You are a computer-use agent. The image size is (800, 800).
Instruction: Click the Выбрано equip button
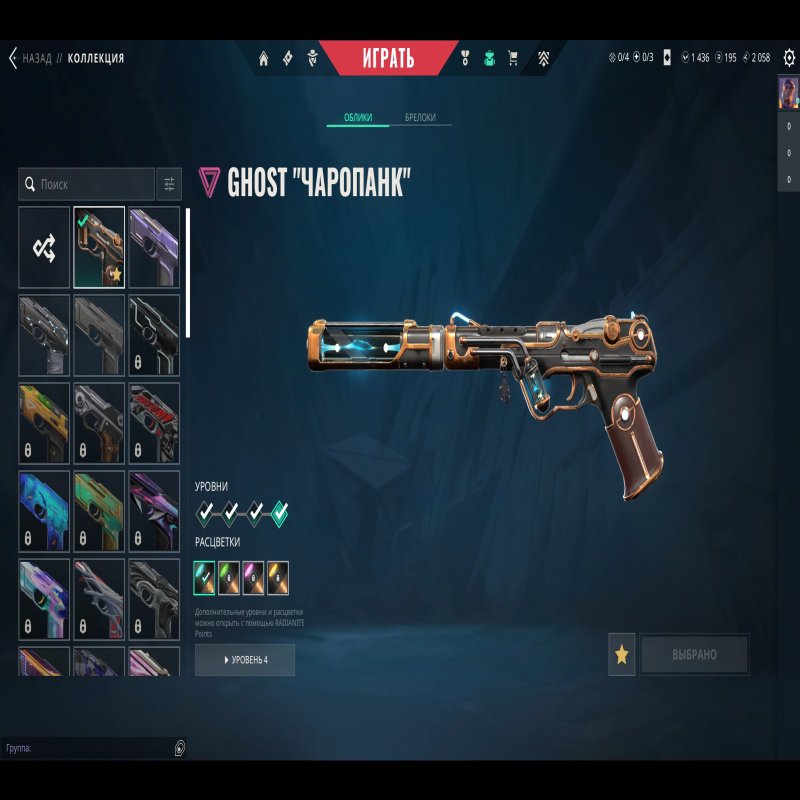point(695,655)
